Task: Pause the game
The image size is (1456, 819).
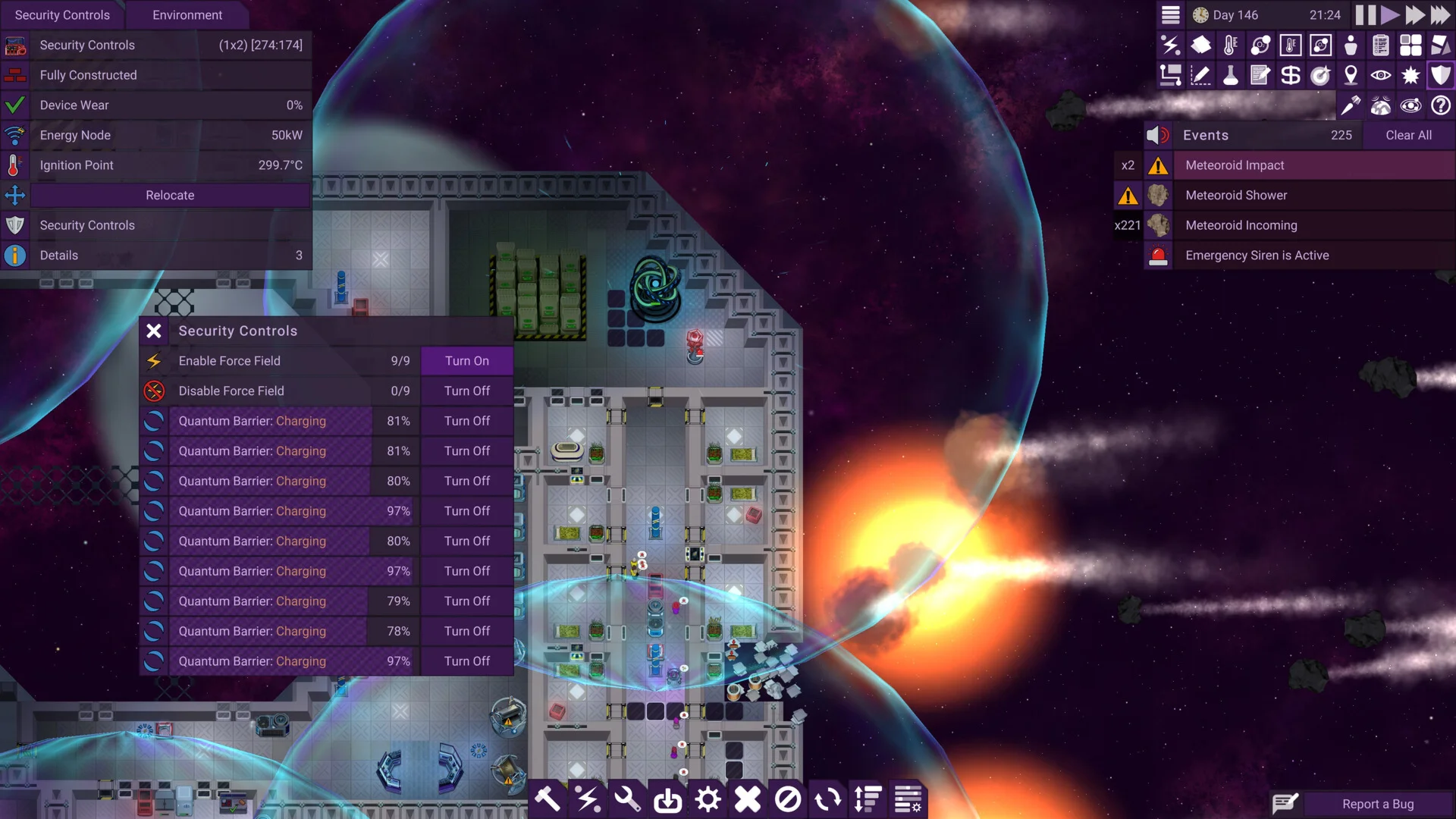Action: 1365,15
